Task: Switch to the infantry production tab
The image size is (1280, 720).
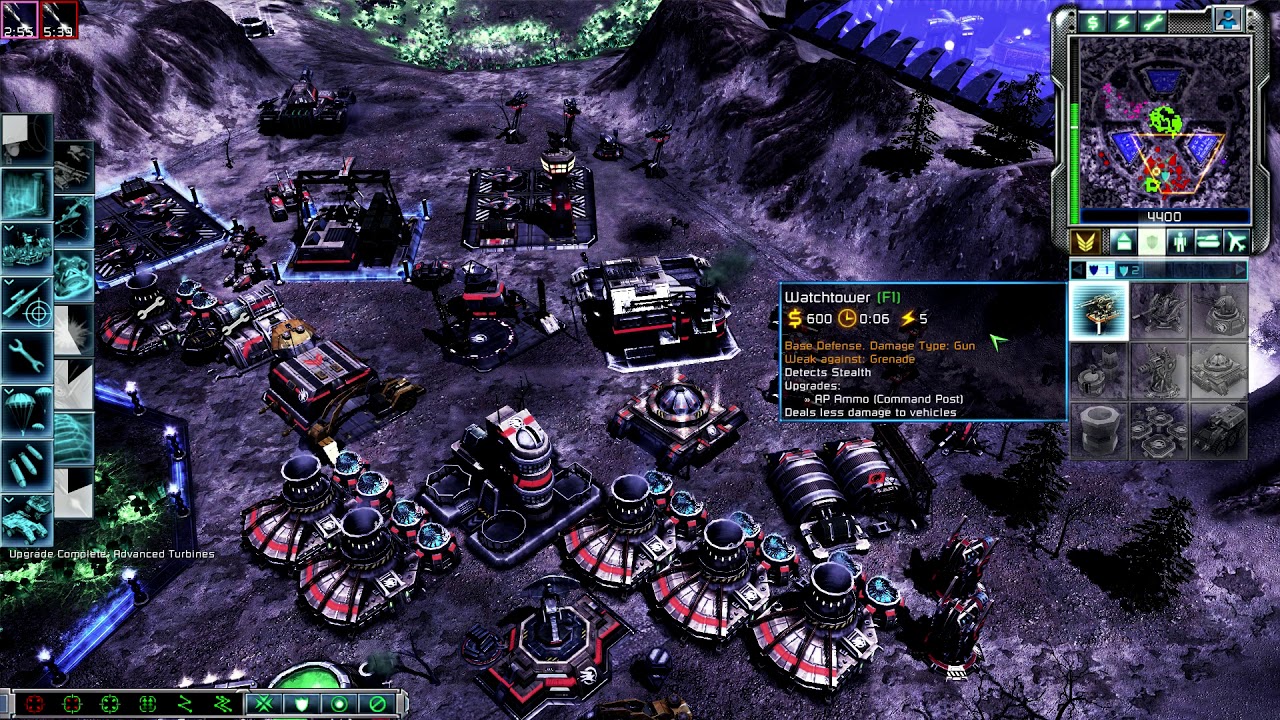Action: pyautogui.click(x=1181, y=242)
